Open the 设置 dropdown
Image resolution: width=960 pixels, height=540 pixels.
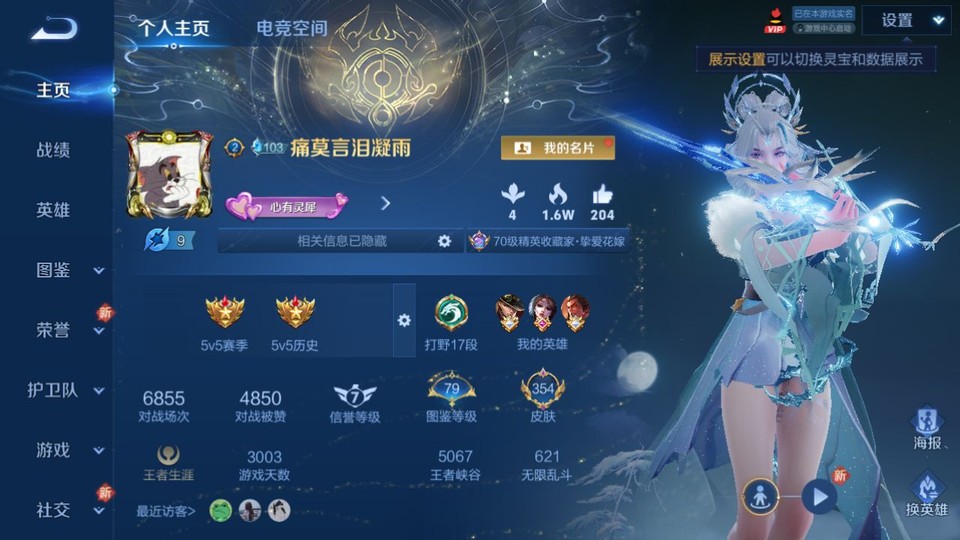pyautogui.click(x=906, y=20)
